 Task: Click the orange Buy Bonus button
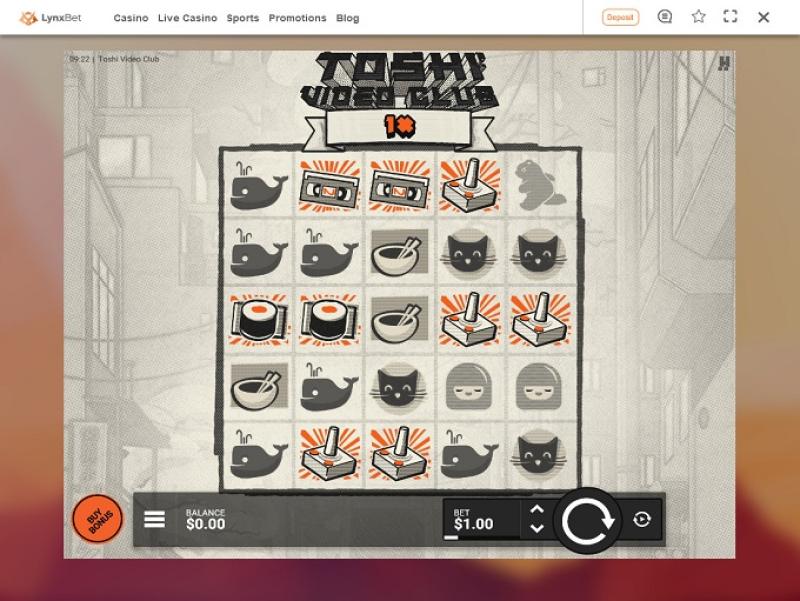pyautogui.click(x=97, y=520)
